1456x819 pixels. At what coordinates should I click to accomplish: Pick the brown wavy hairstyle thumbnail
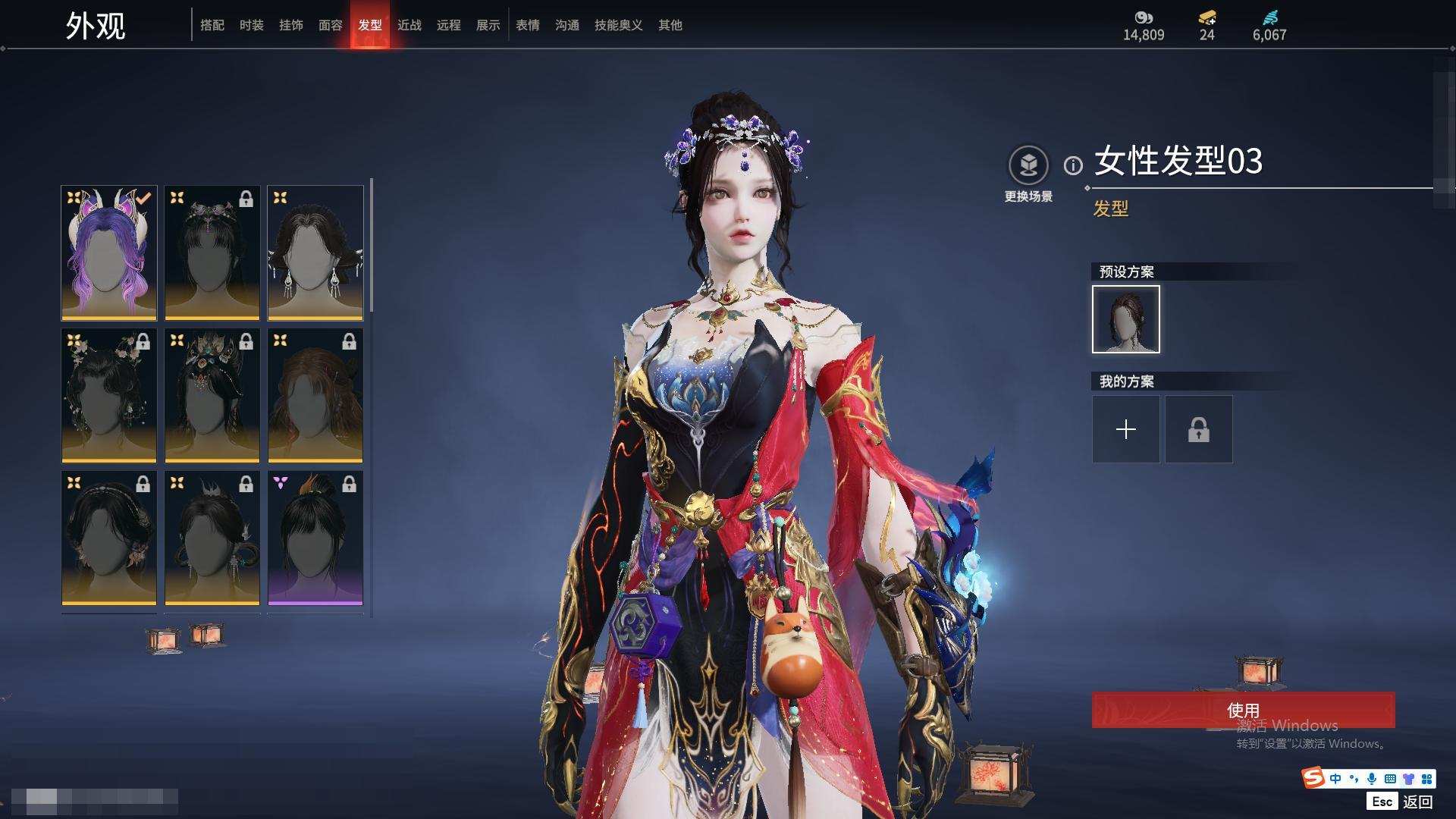(315, 395)
